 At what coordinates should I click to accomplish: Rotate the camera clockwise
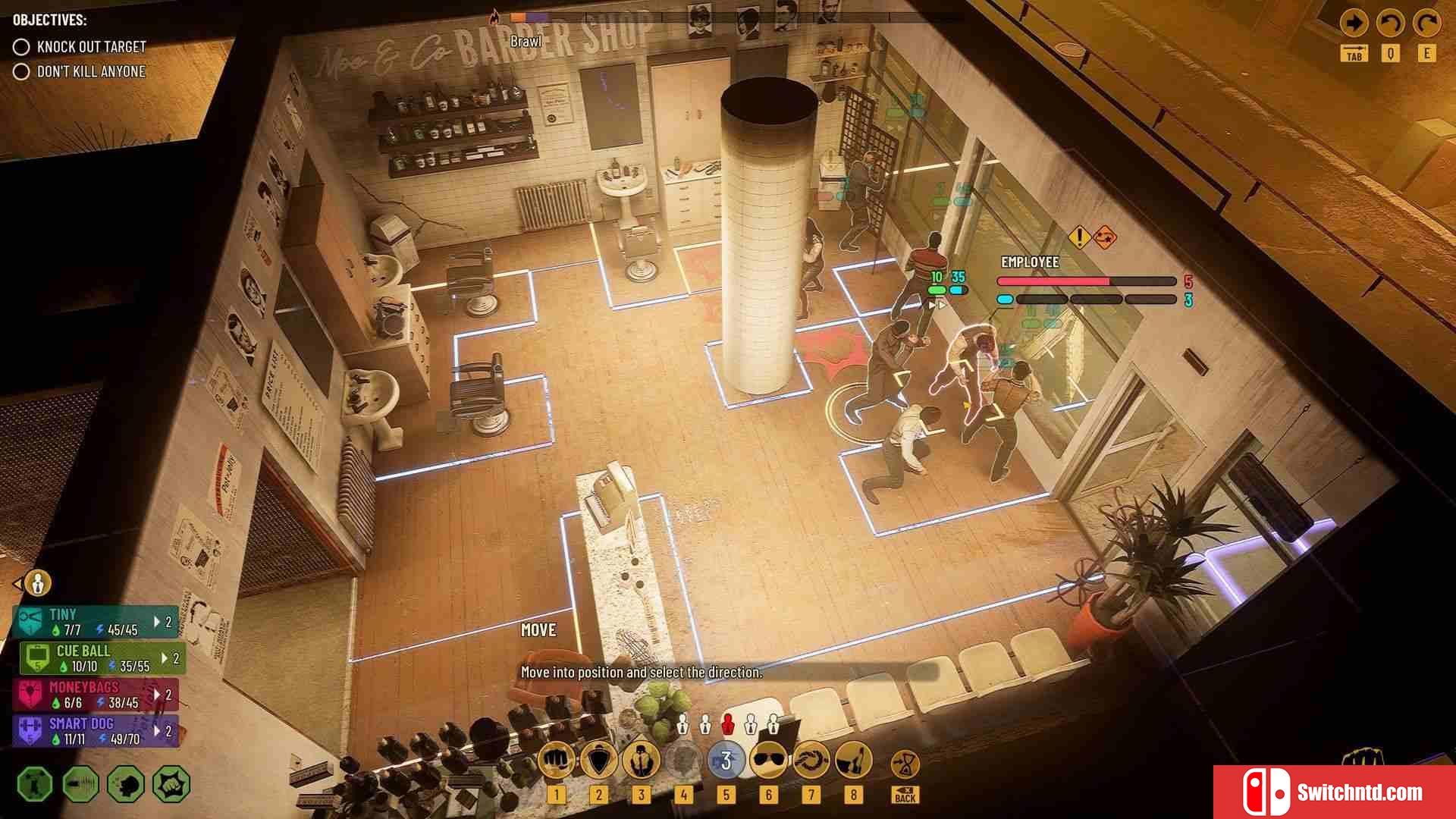coord(1426,24)
